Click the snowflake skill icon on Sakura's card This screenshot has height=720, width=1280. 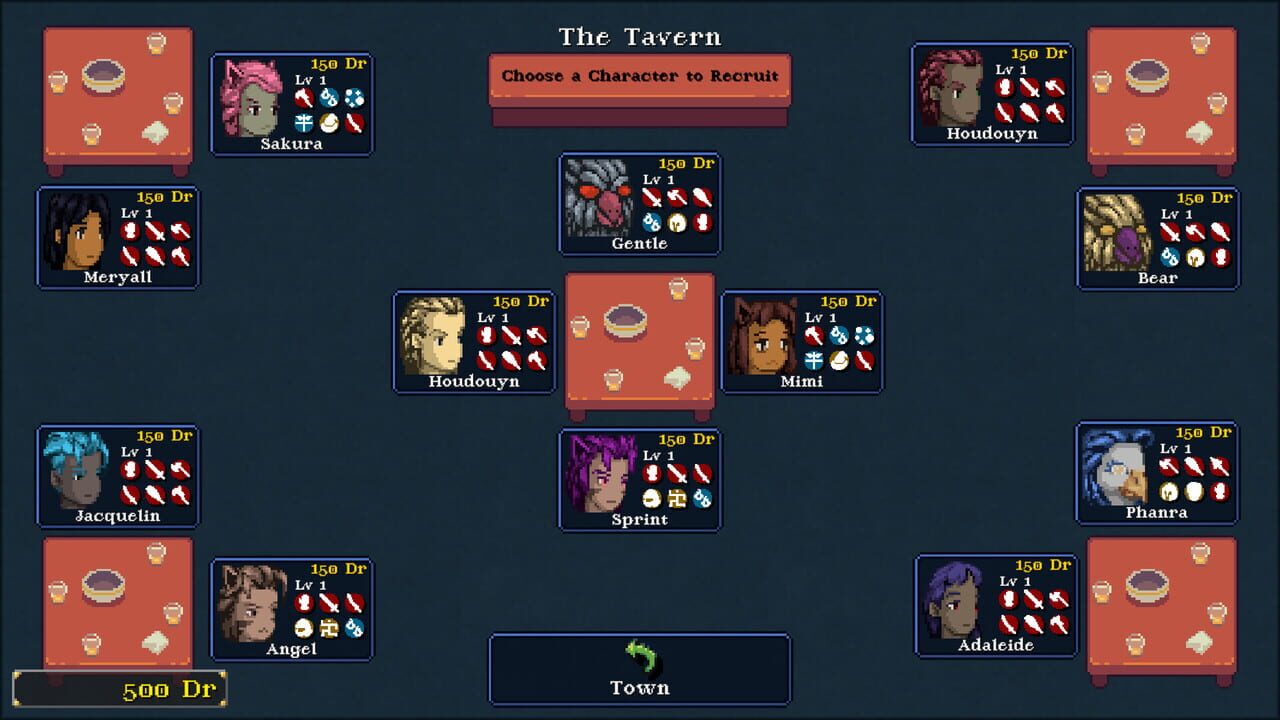coord(354,98)
